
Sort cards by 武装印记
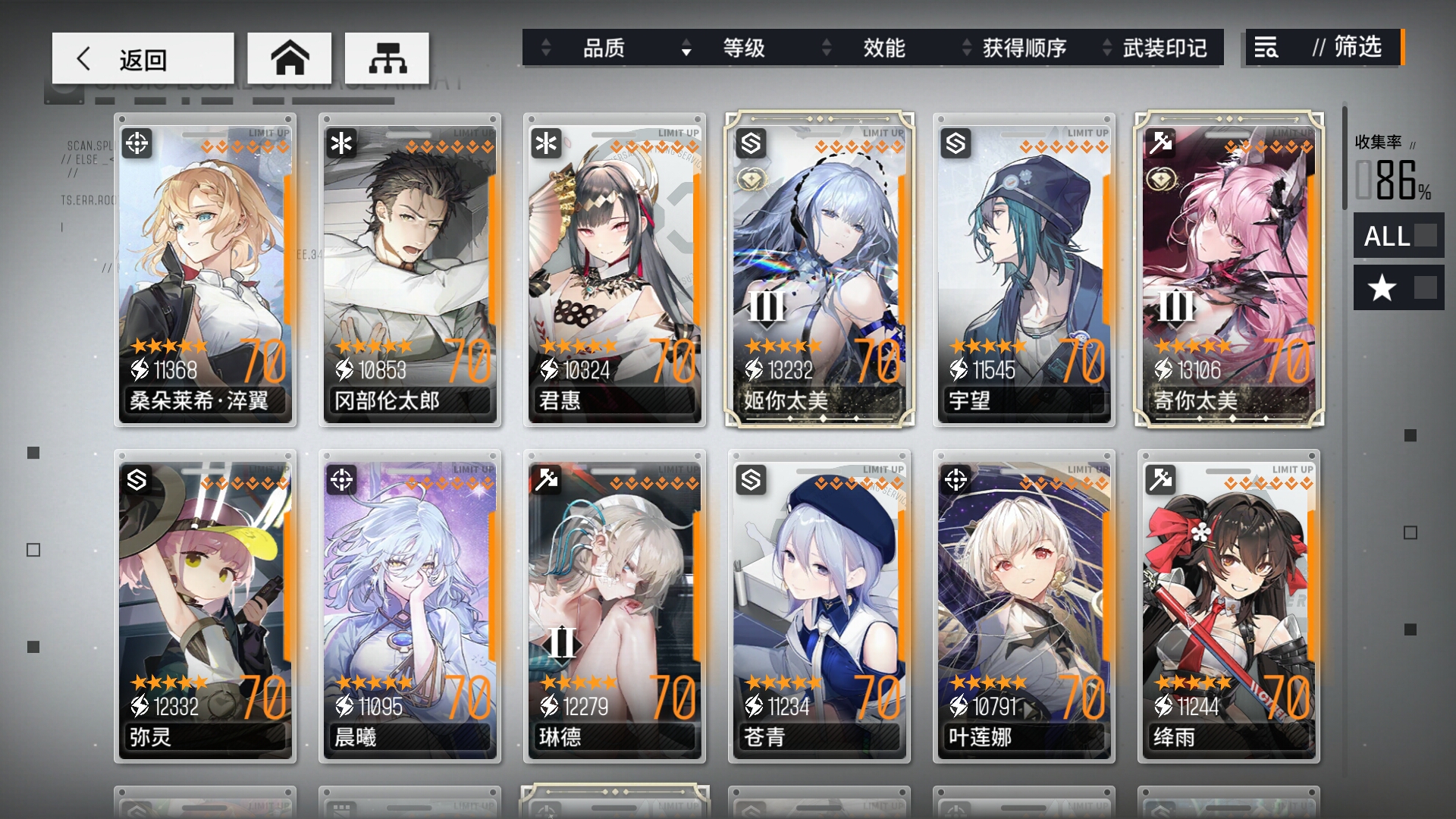pyautogui.click(x=1164, y=48)
